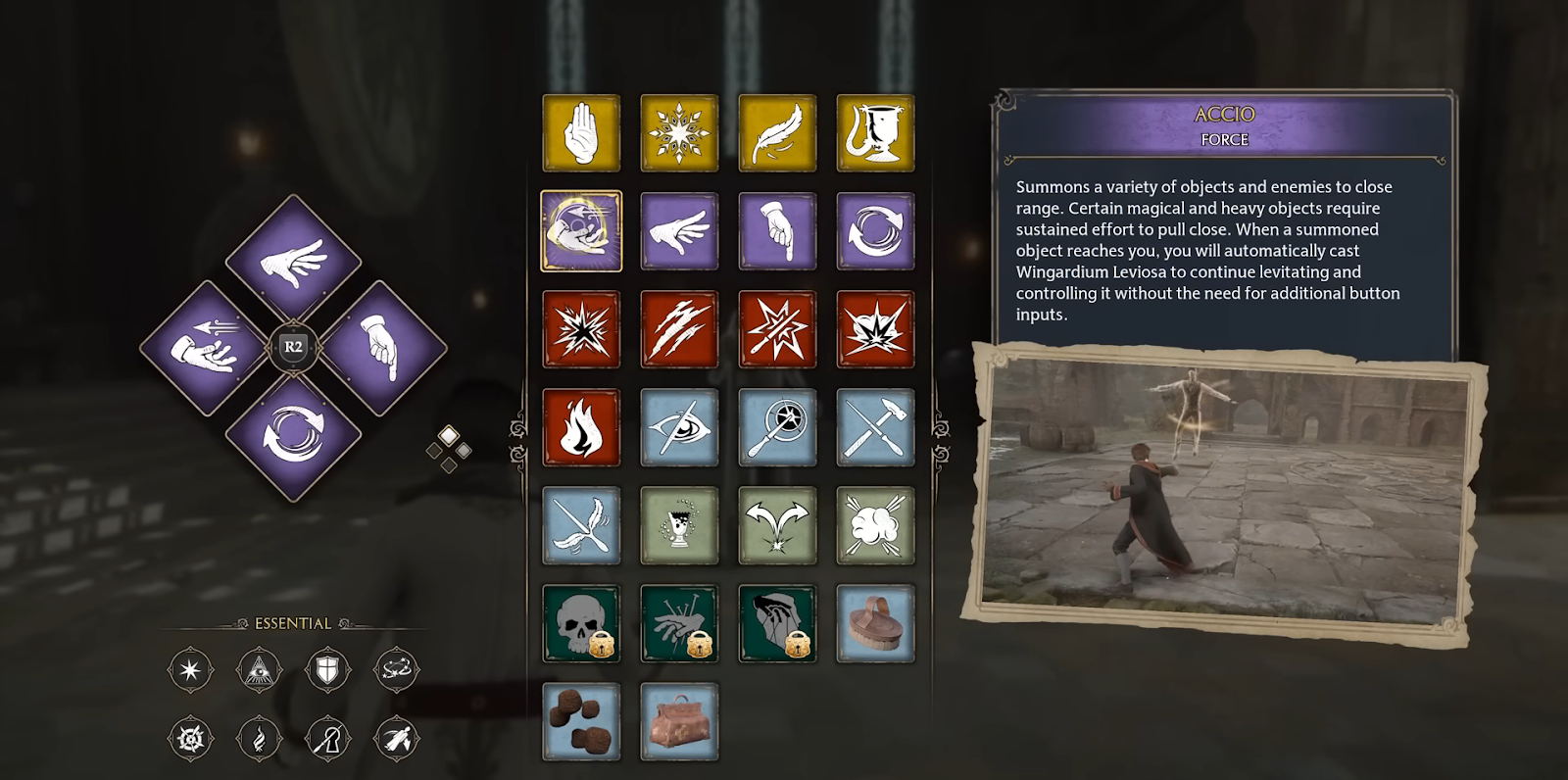Click the highlighted Accio spell in the grid
This screenshot has height=780, width=1568.
pos(581,231)
